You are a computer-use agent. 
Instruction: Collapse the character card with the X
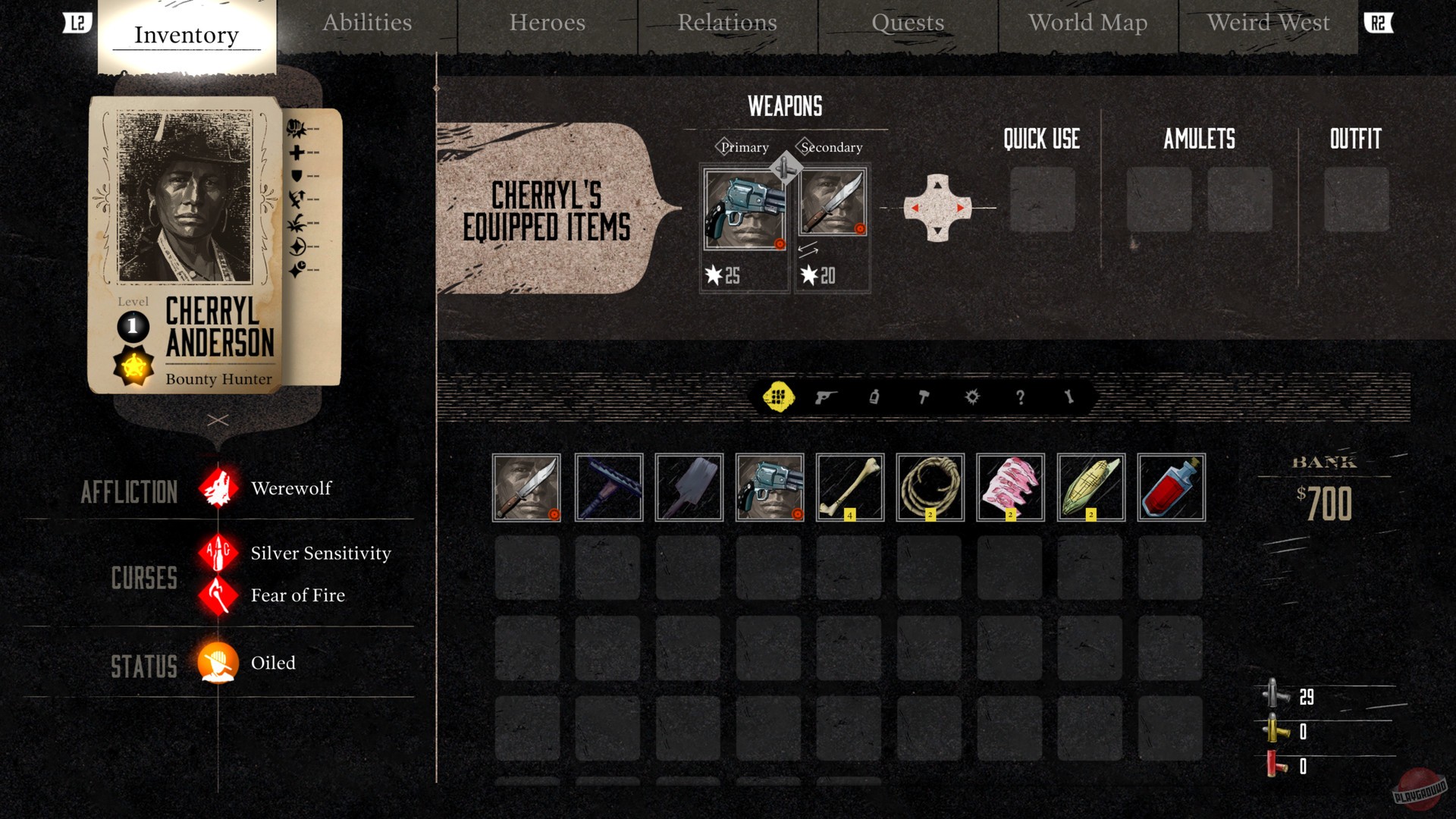[219, 419]
